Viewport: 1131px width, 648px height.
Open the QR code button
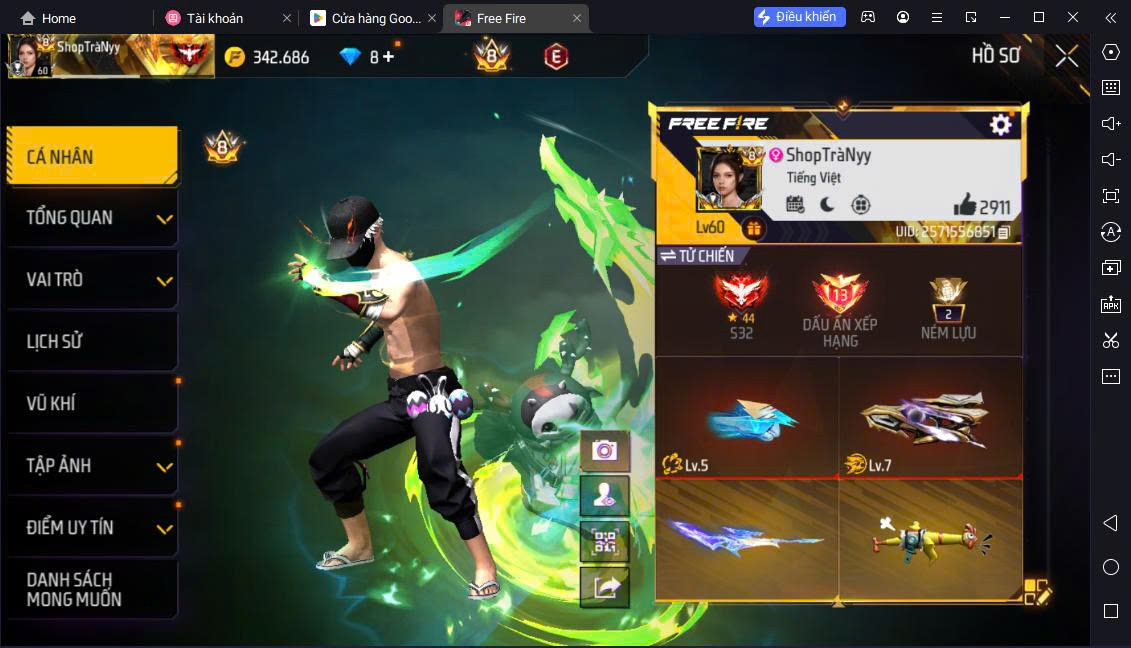(x=604, y=542)
